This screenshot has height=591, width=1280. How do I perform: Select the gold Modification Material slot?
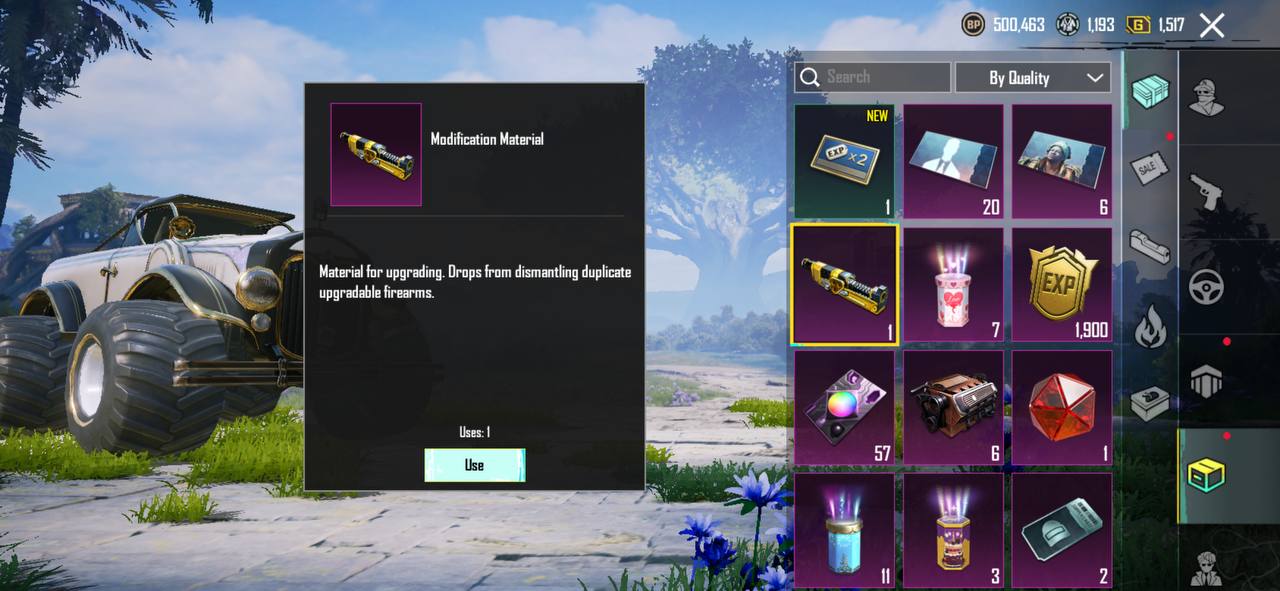click(844, 283)
